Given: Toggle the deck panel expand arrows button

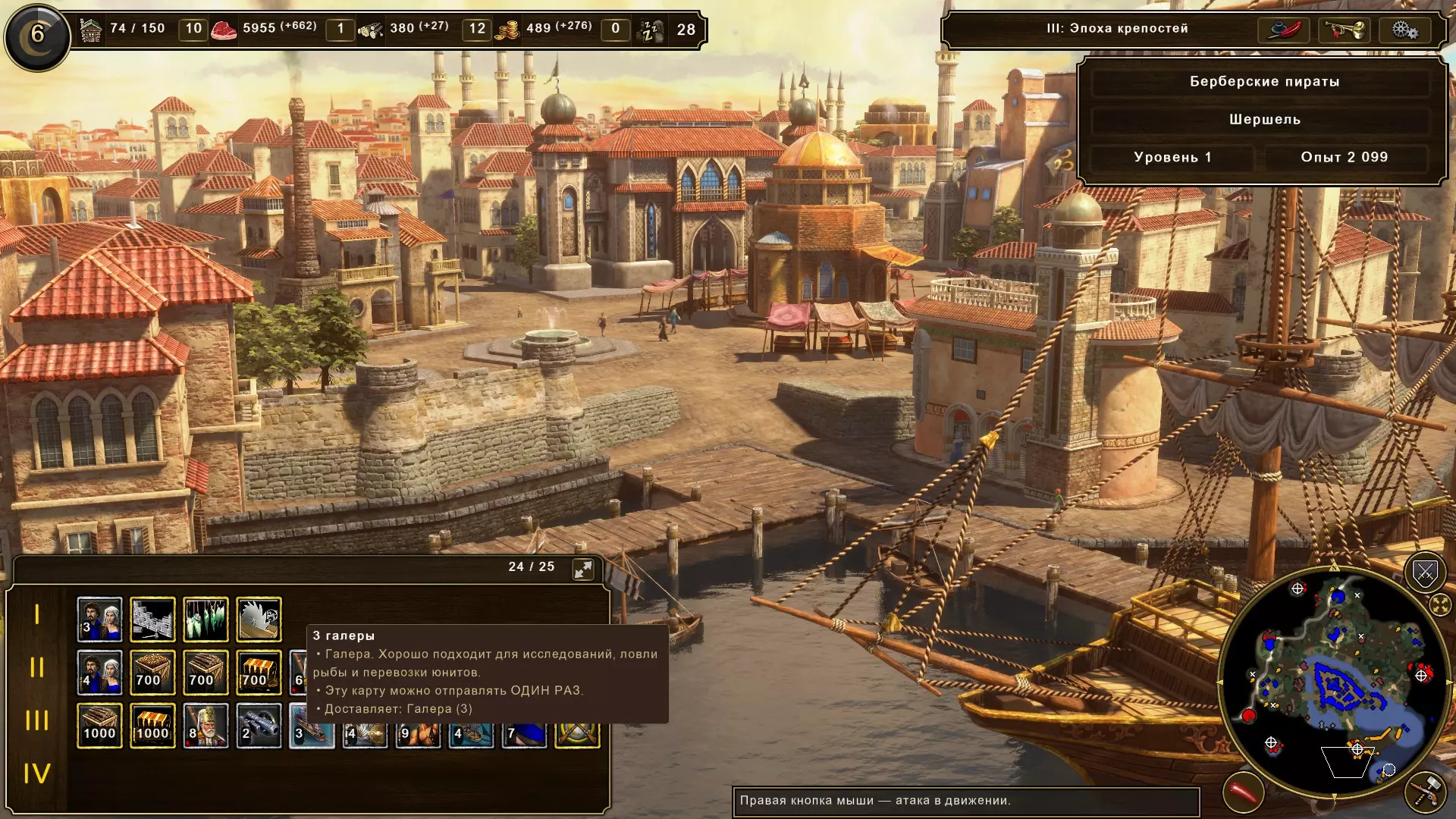Looking at the screenshot, I should click(583, 570).
